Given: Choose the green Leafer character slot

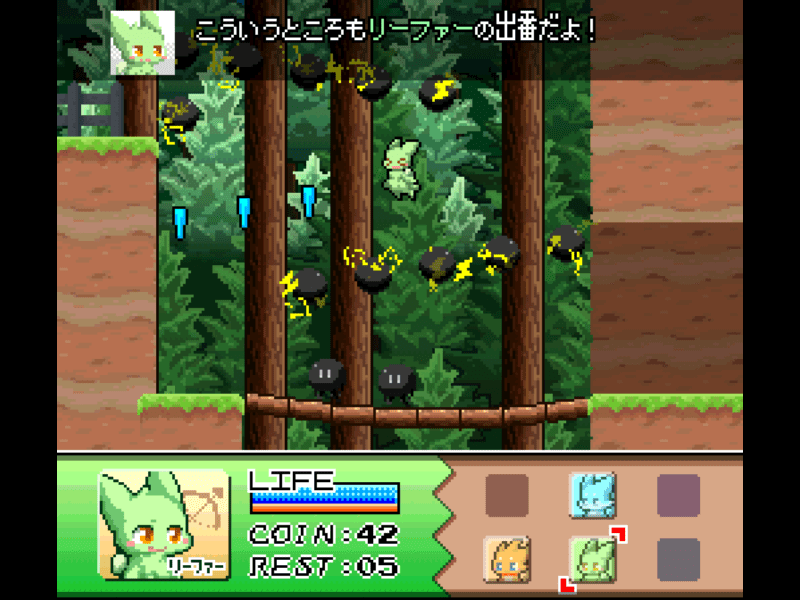Looking at the screenshot, I should (x=592, y=558).
